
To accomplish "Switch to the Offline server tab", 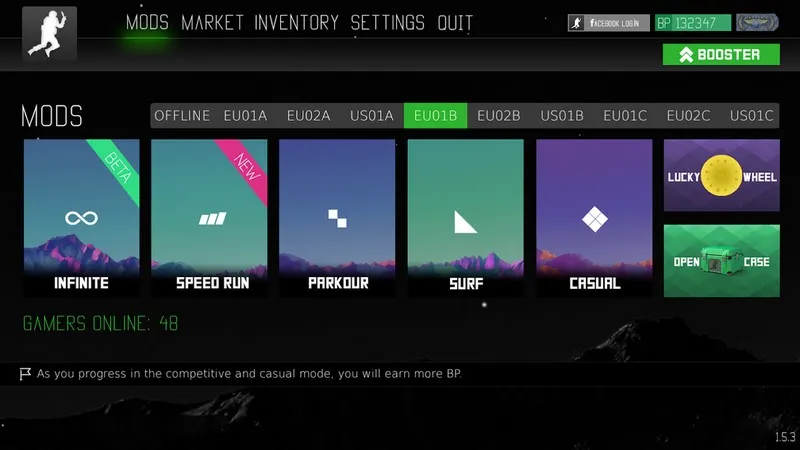I will point(182,116).
